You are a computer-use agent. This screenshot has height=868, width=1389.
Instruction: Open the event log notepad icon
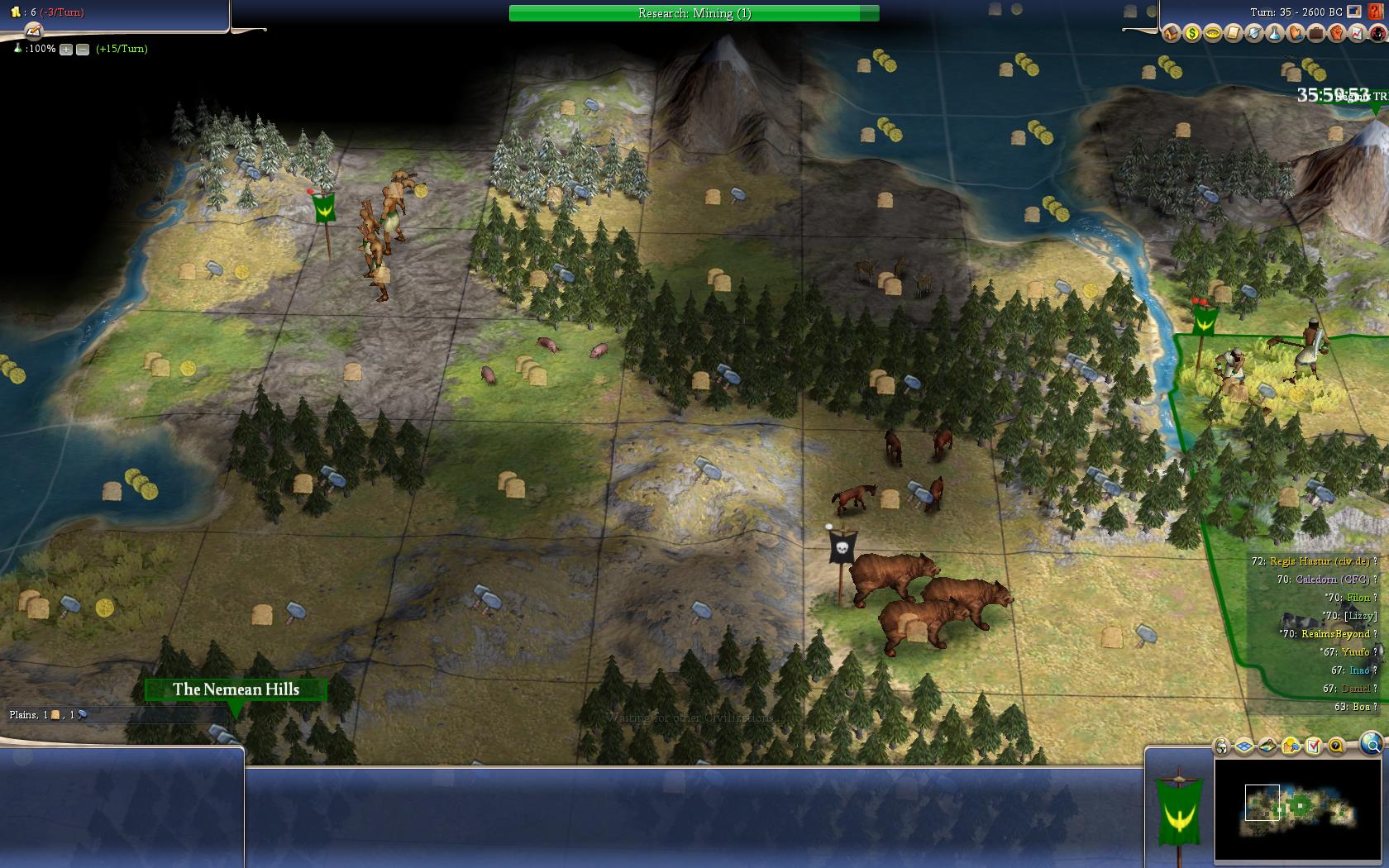pos(33,31)
